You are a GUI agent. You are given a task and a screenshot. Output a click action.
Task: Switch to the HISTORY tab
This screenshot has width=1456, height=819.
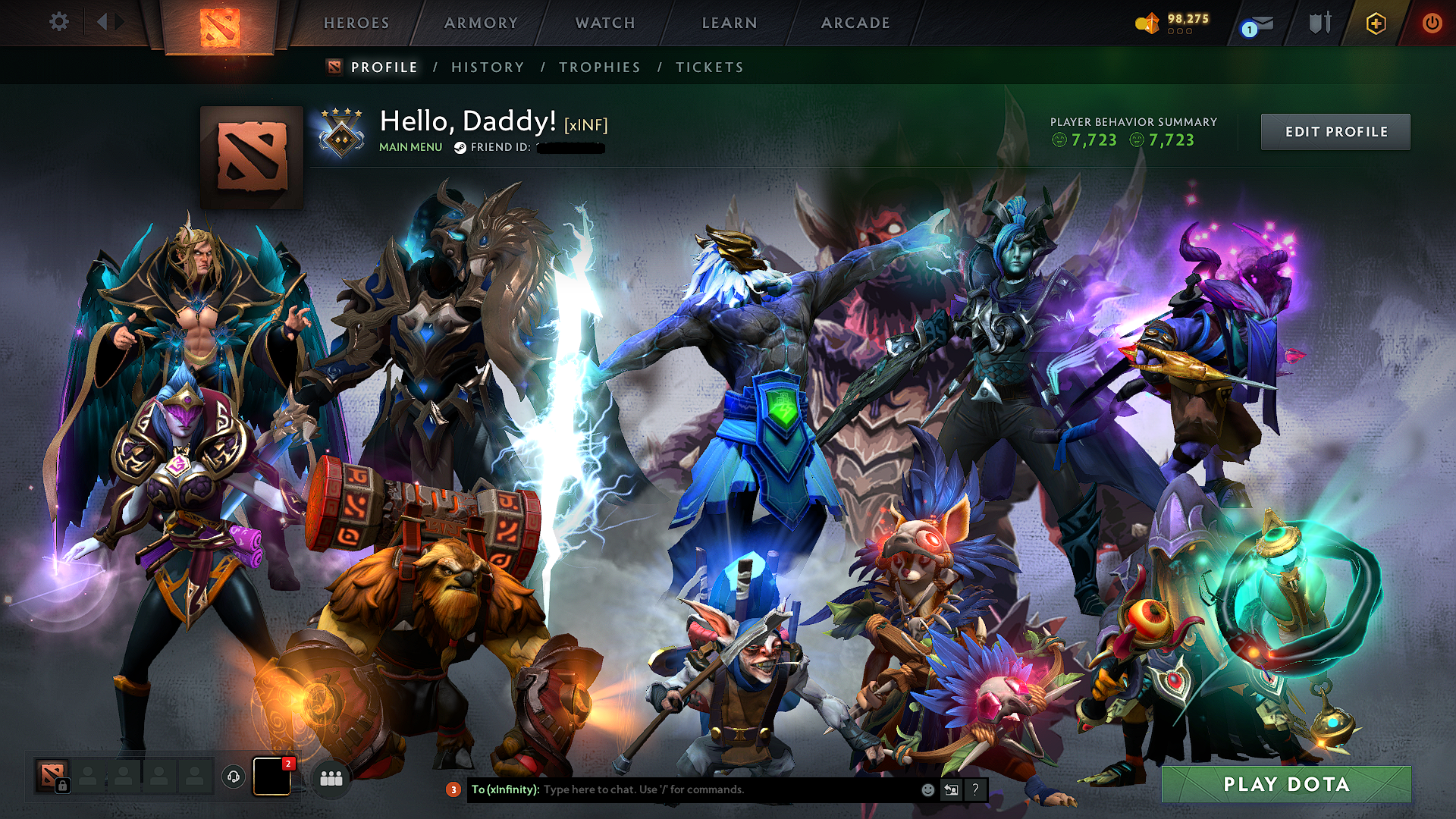click(487, 67)
